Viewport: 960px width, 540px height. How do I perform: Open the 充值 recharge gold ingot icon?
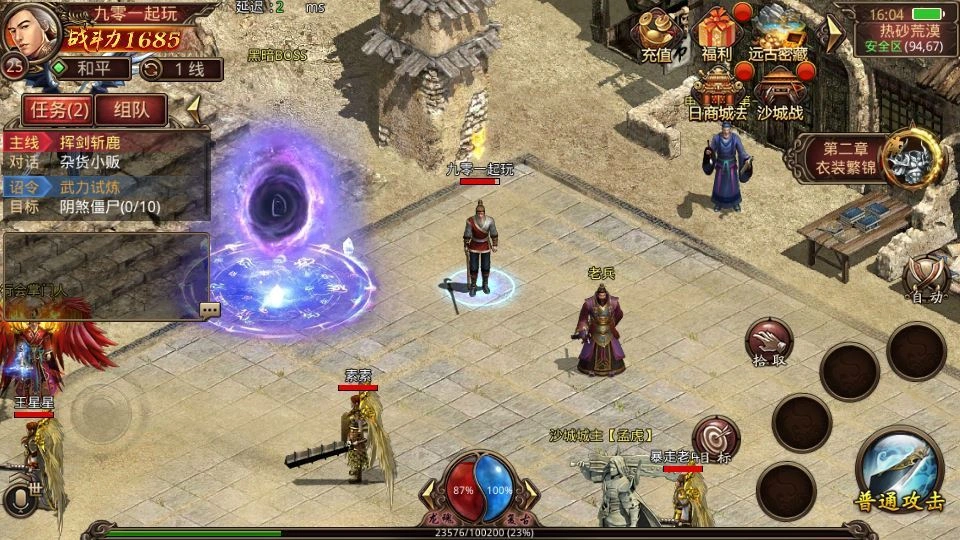(657, 33)
